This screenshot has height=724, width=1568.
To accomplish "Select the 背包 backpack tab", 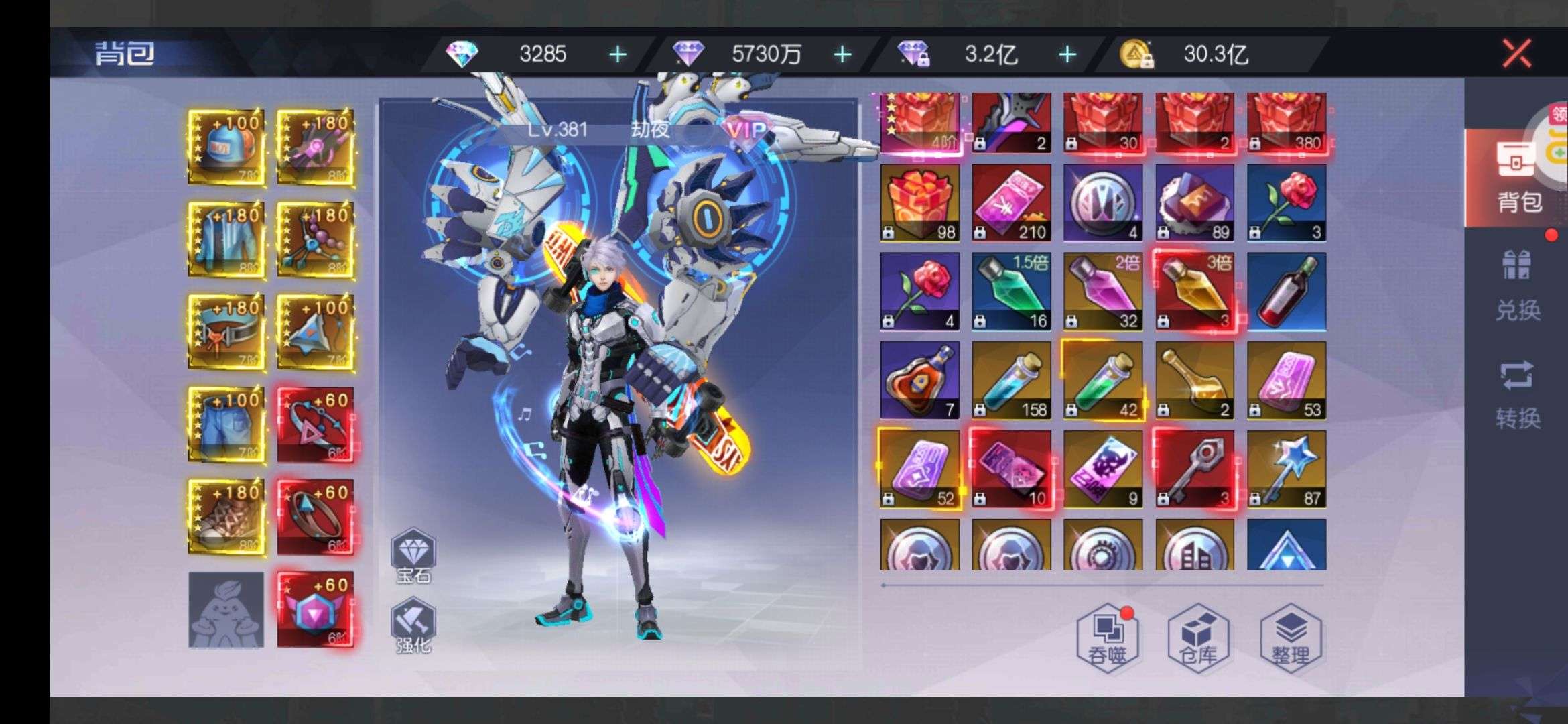I will click(x=1517, y=178).
